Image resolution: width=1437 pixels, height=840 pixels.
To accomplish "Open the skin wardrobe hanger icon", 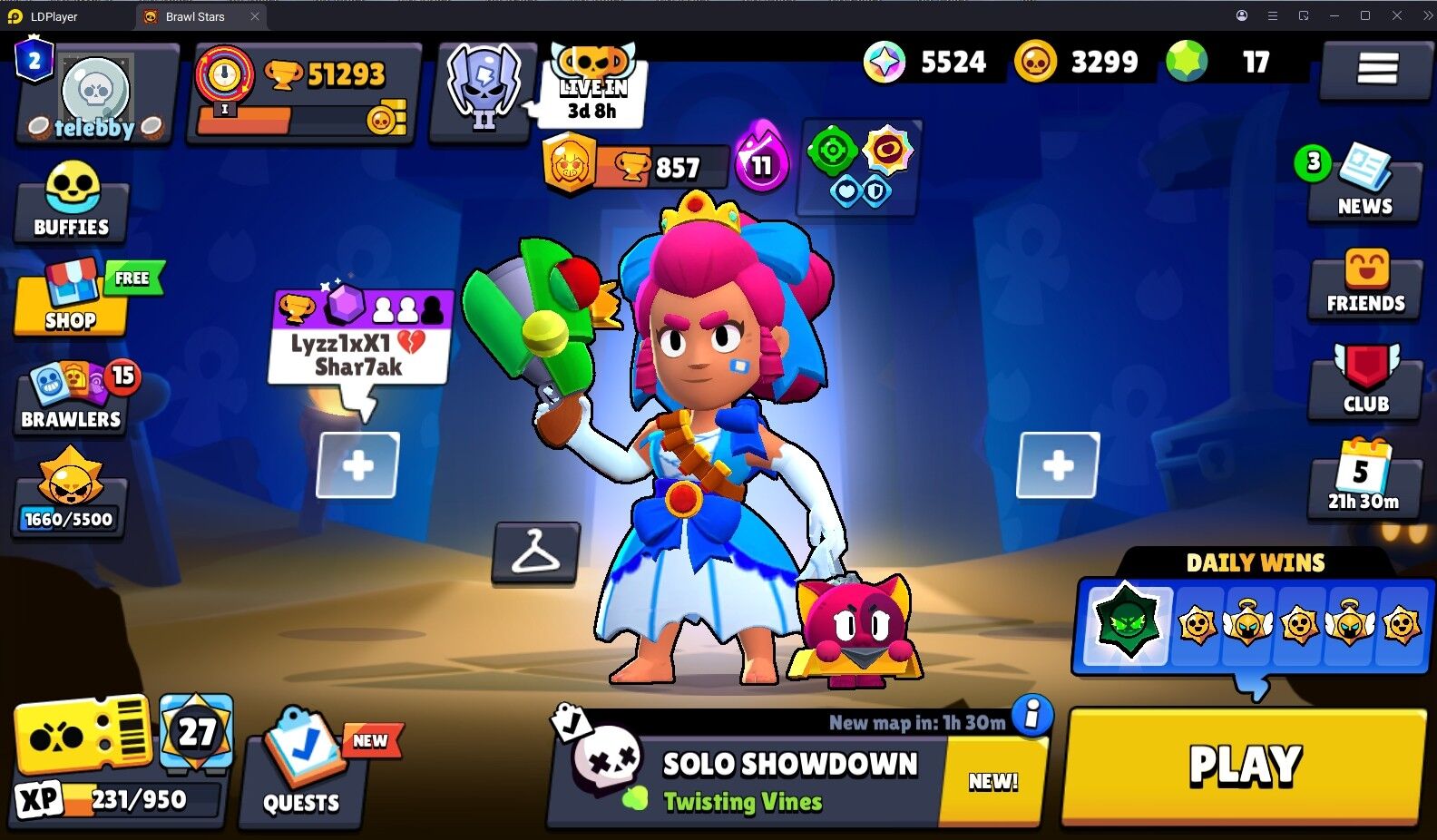I will 537,554.
